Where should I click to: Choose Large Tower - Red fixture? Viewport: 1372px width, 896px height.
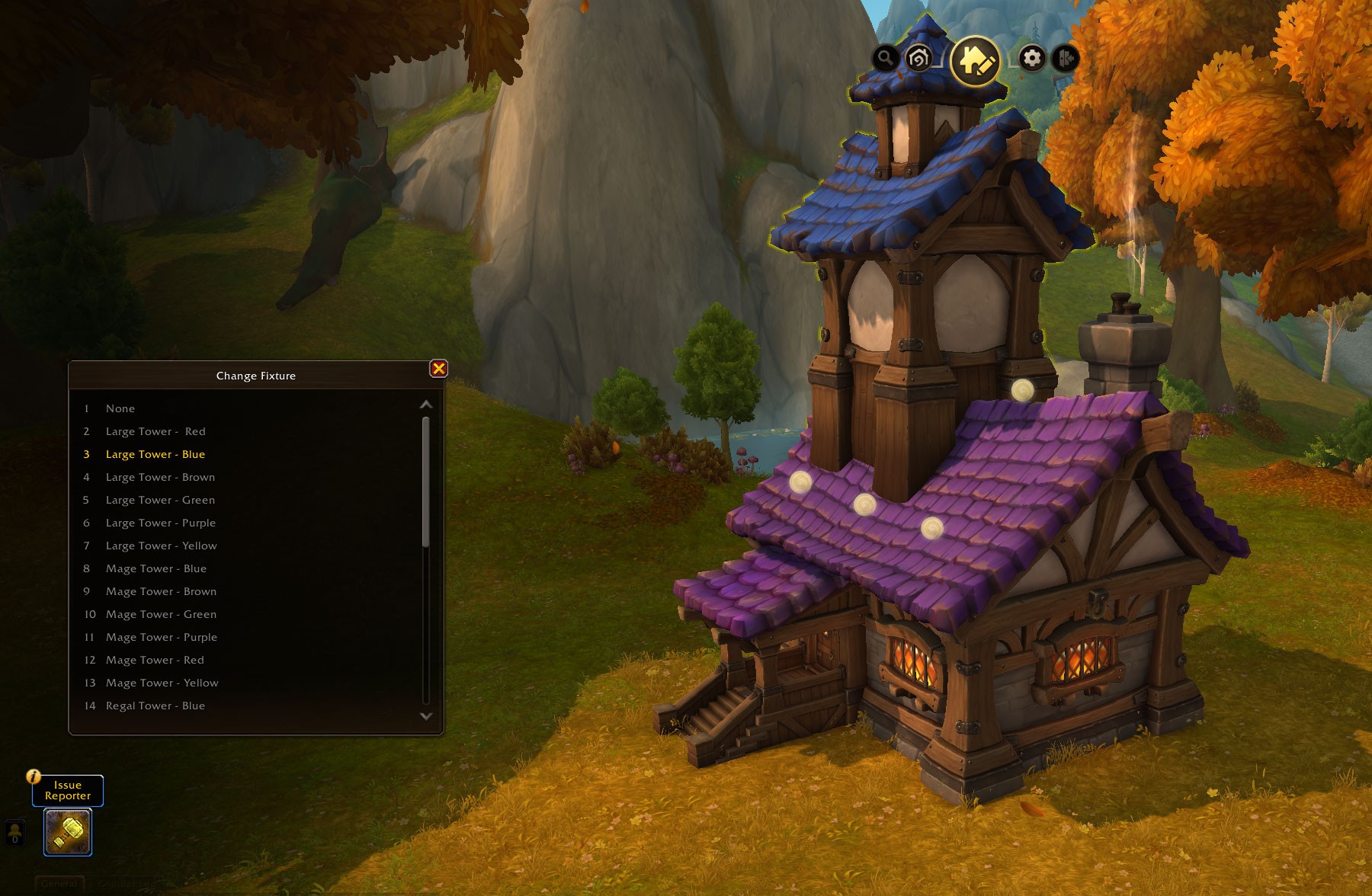click(x=155, y=431)
